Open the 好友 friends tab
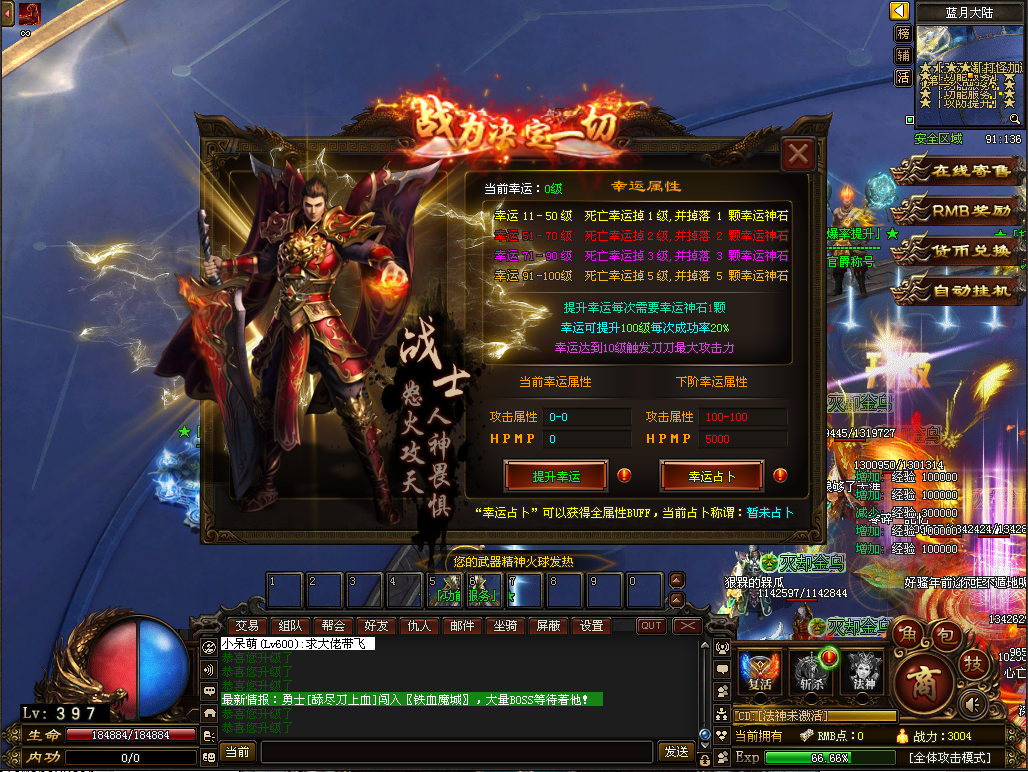The image size is (1028, 772). click(376, 626)
